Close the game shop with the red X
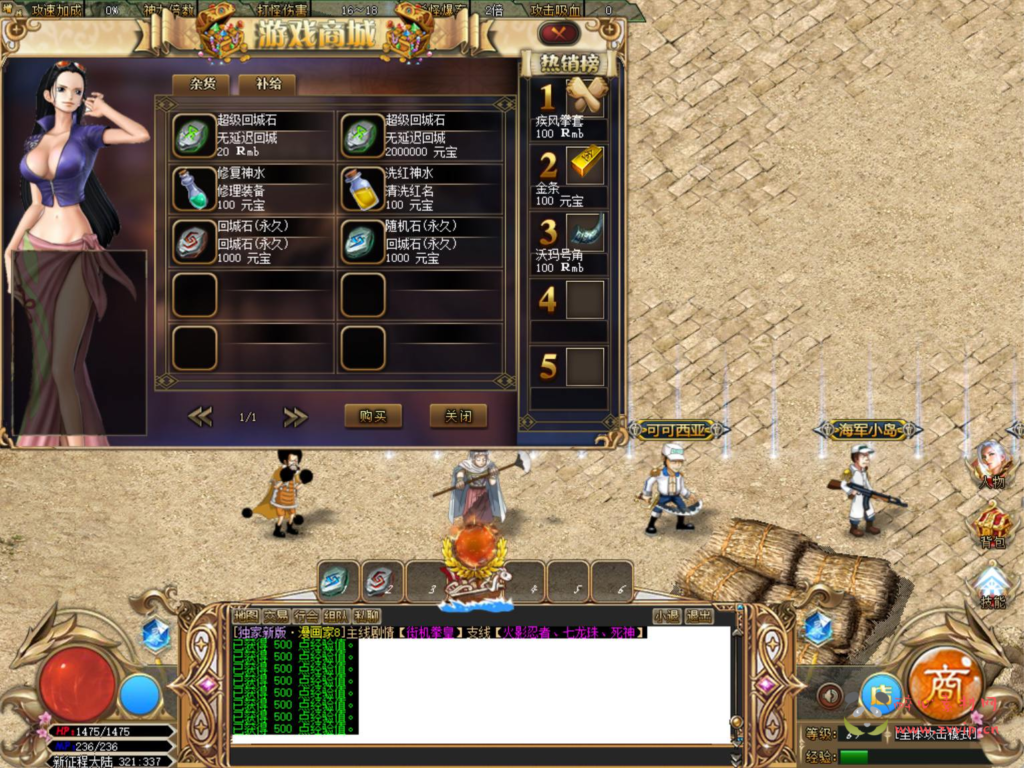The width and height of the screenshot is (1024, 768). (559, 33)
